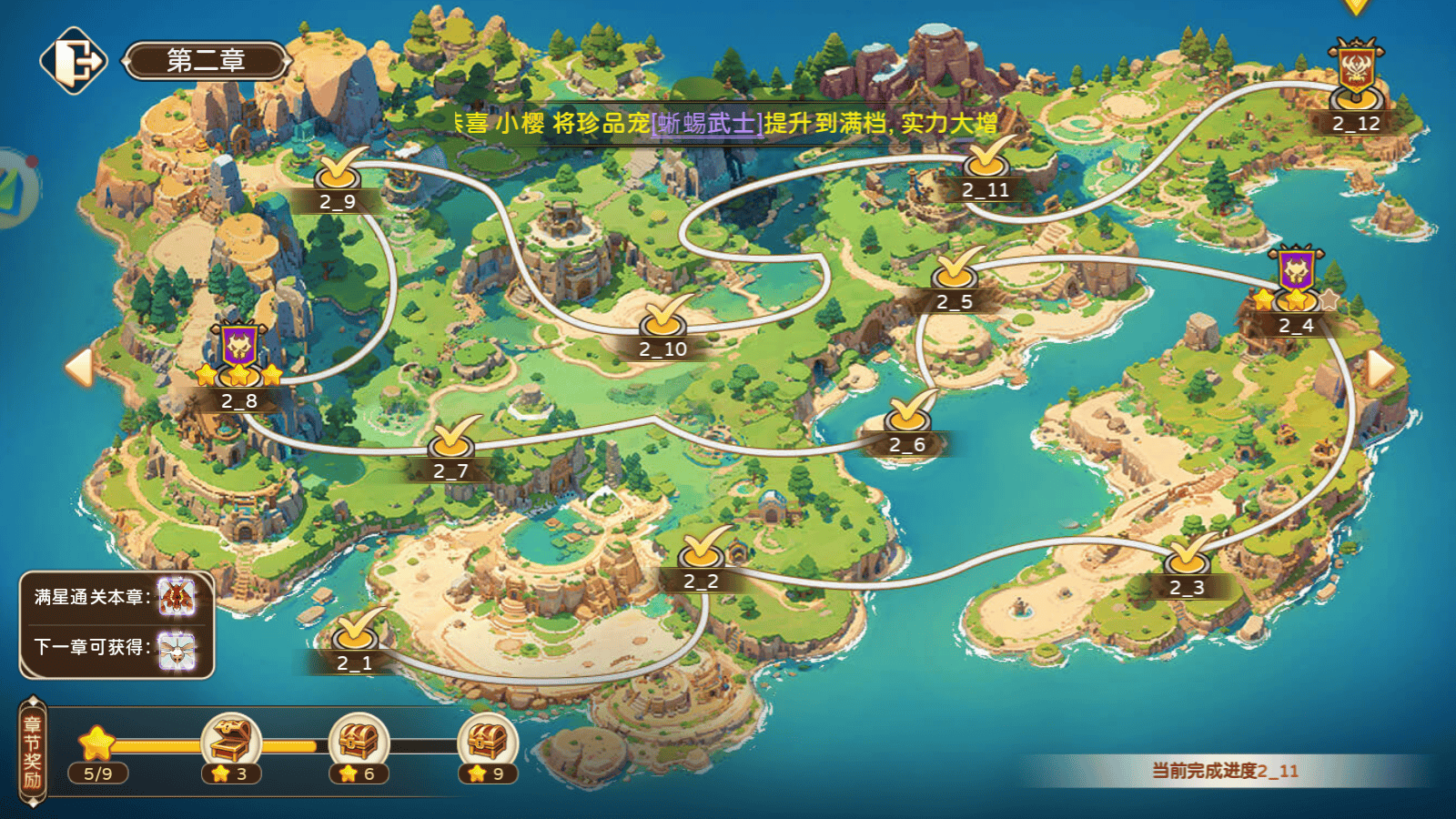
Task: Open stage 2_2 level node
Action: pyautogui.click(x=702, y=550)
